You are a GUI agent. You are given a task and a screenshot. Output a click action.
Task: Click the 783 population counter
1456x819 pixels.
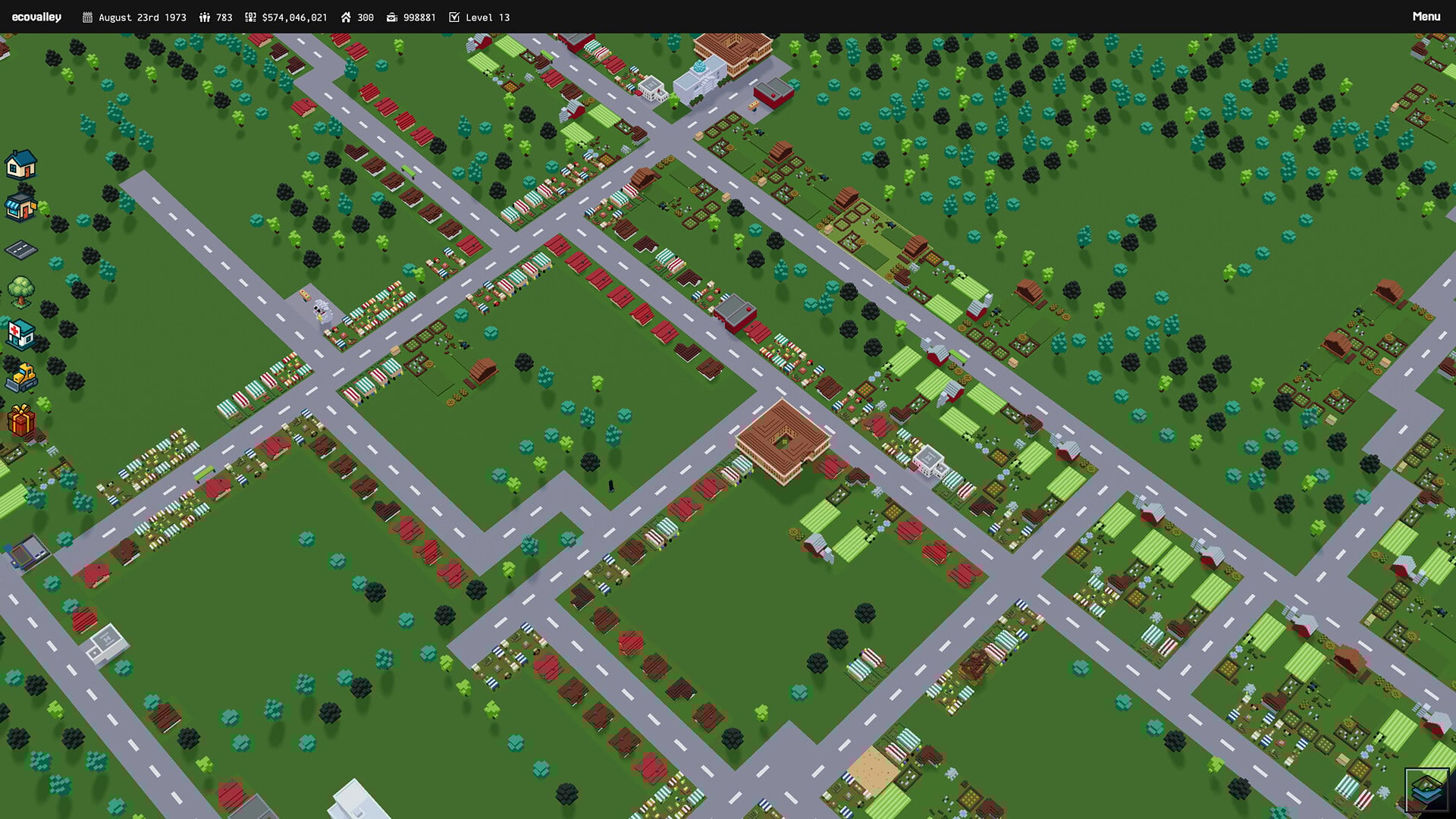pos(223,17)
